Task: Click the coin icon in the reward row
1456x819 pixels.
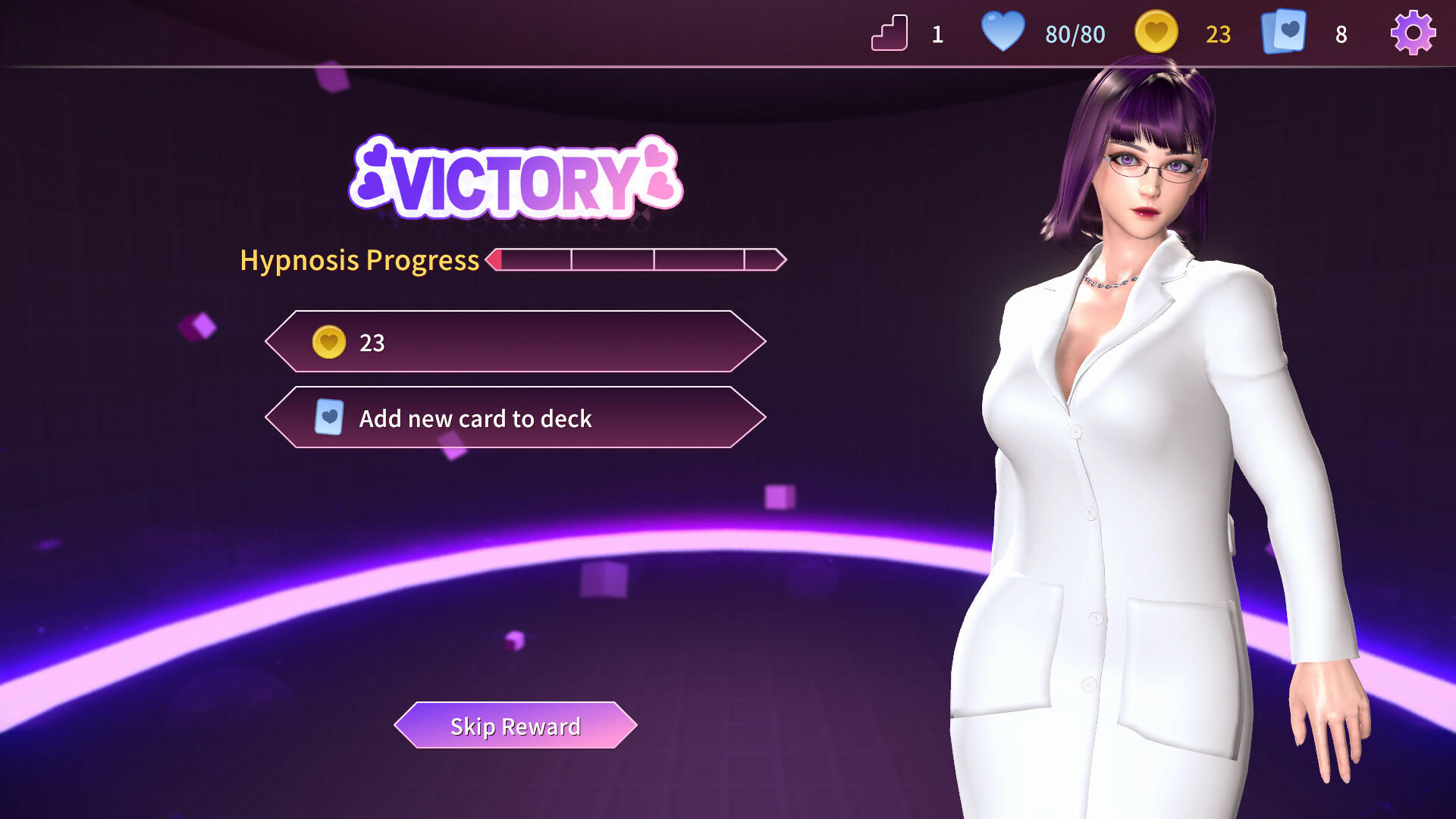Action: point(329,342)
